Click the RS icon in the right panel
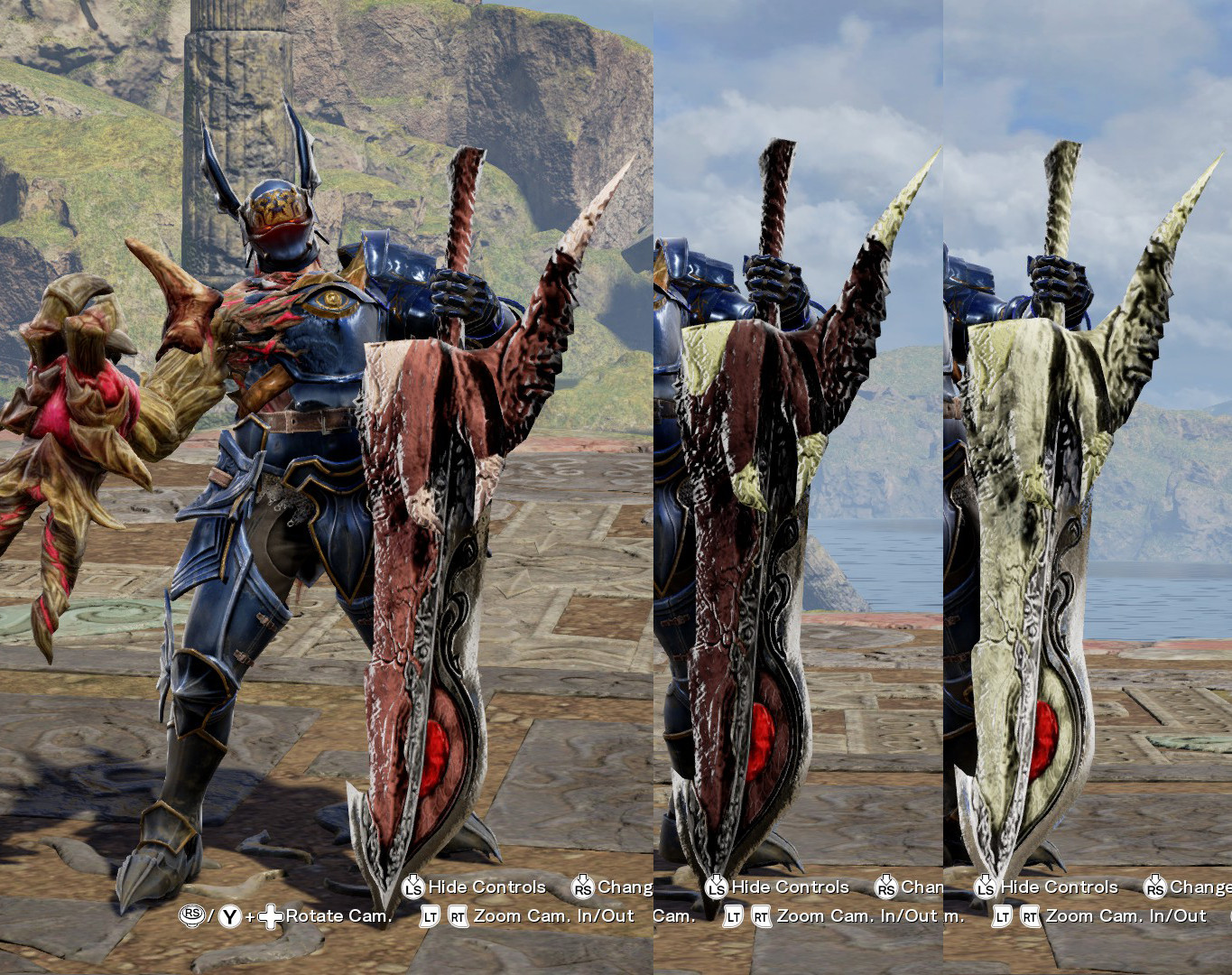This screenshot has width=1232, height=975. pyautogui.click(x=1155, y=887)
